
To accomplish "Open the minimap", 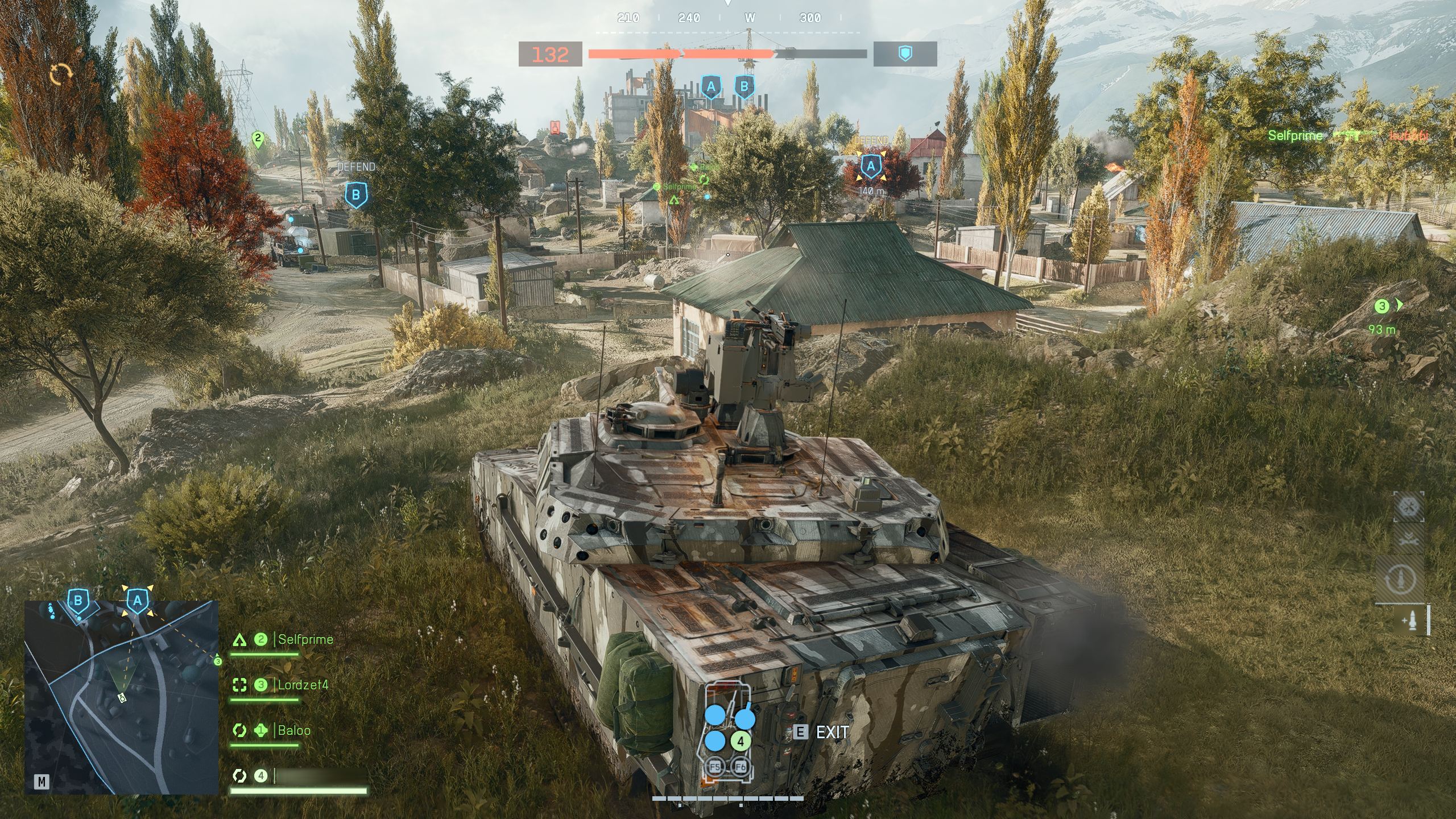I will [x=42, y=782].
